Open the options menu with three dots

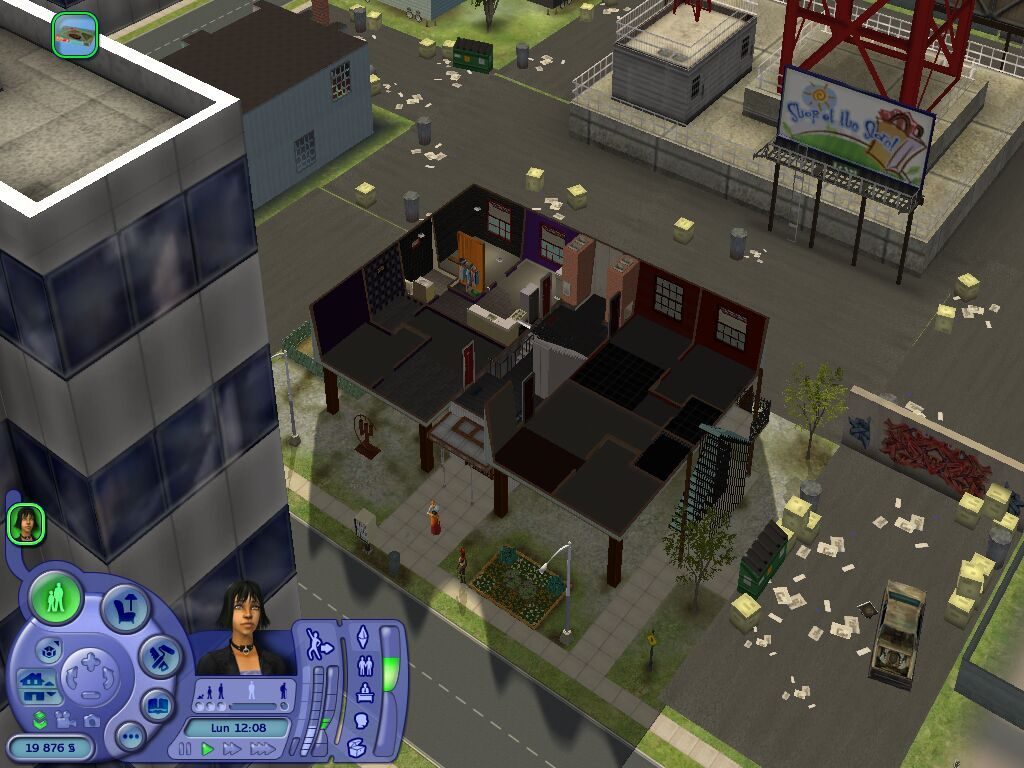(130, 738)
